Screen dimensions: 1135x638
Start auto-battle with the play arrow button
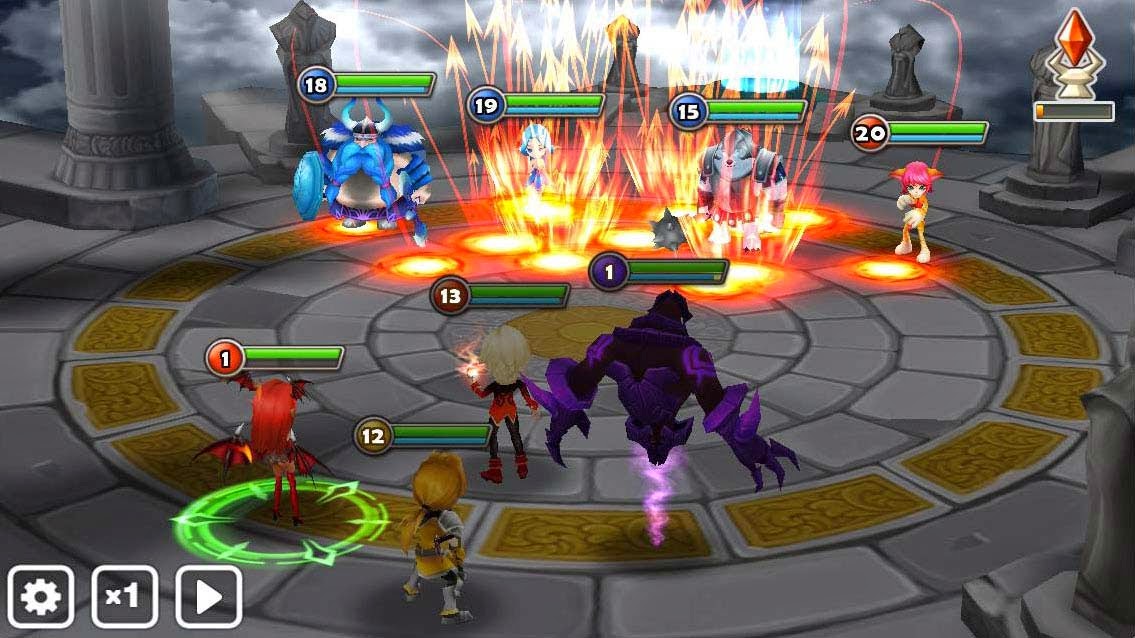click(209, 597)
